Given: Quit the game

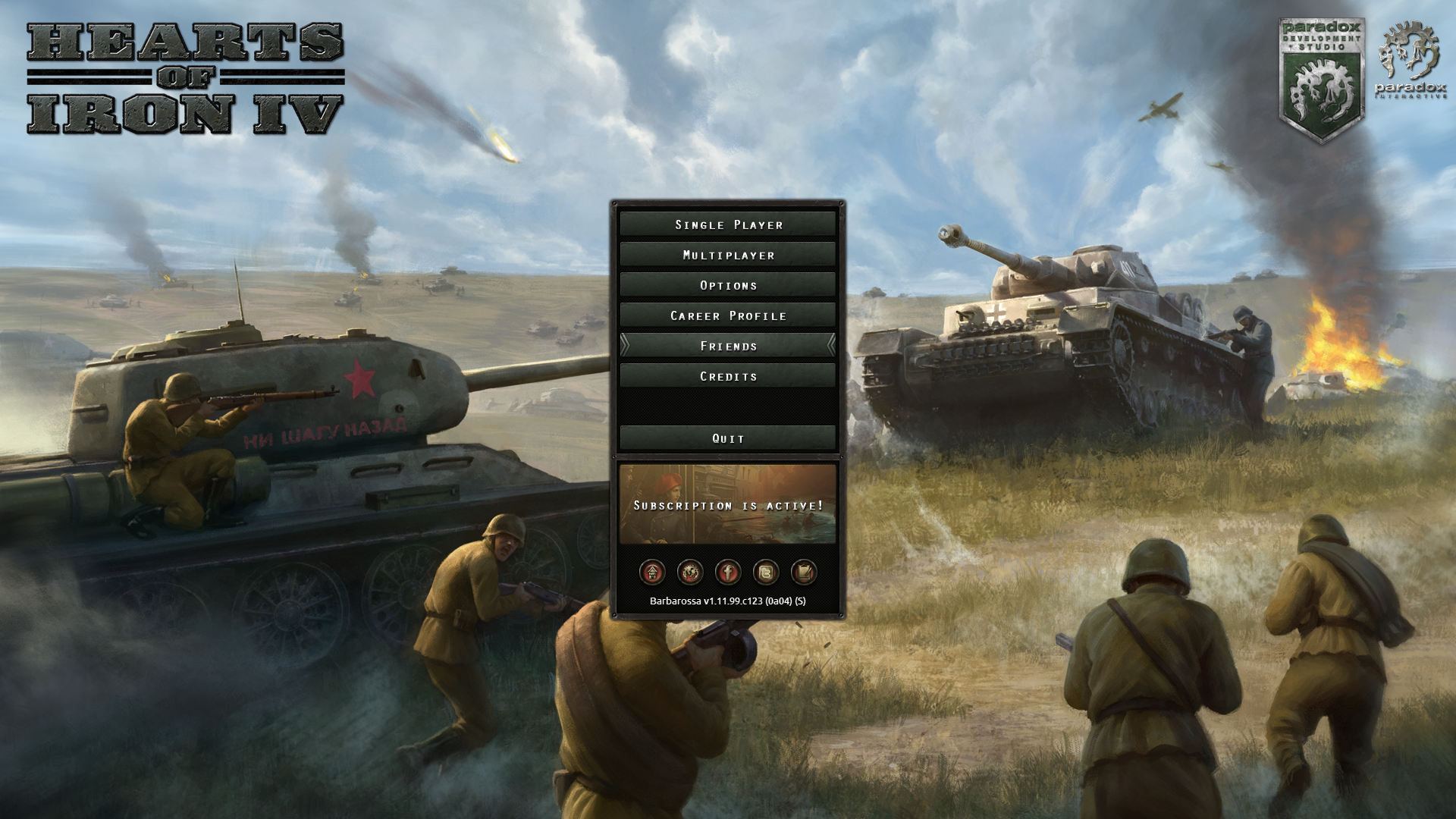Looking at the screenshot, I should [728, 438].
